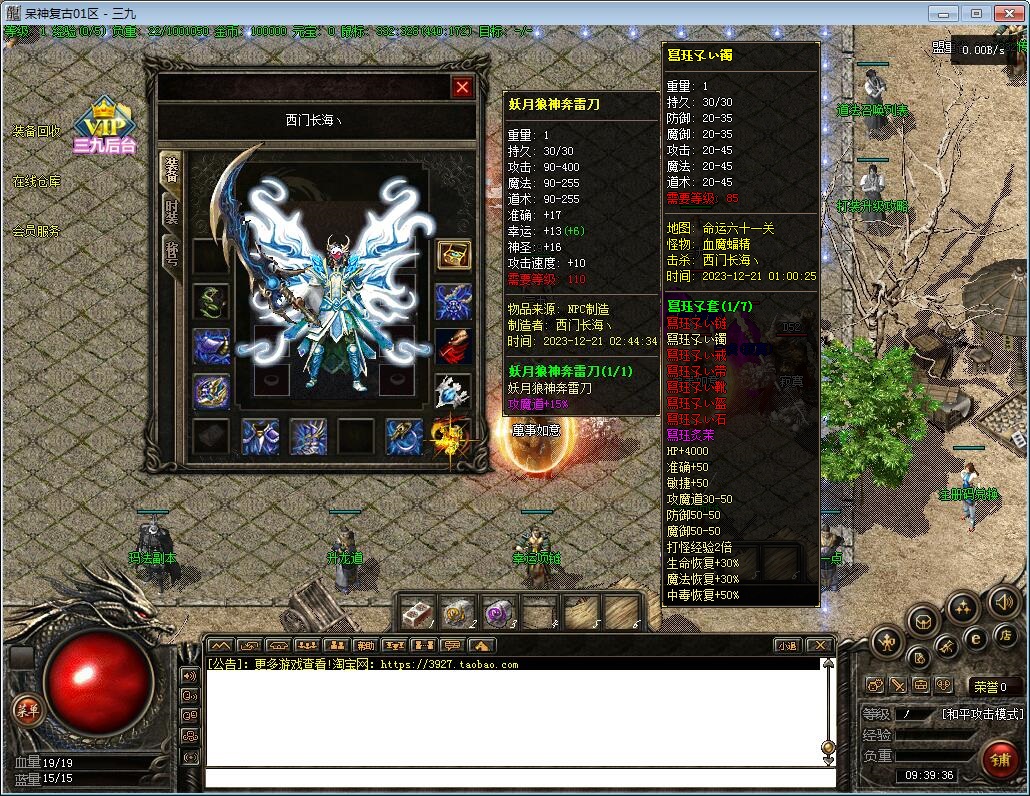
Task: Open the bag chest round icon
Action: tap(922, 621)
